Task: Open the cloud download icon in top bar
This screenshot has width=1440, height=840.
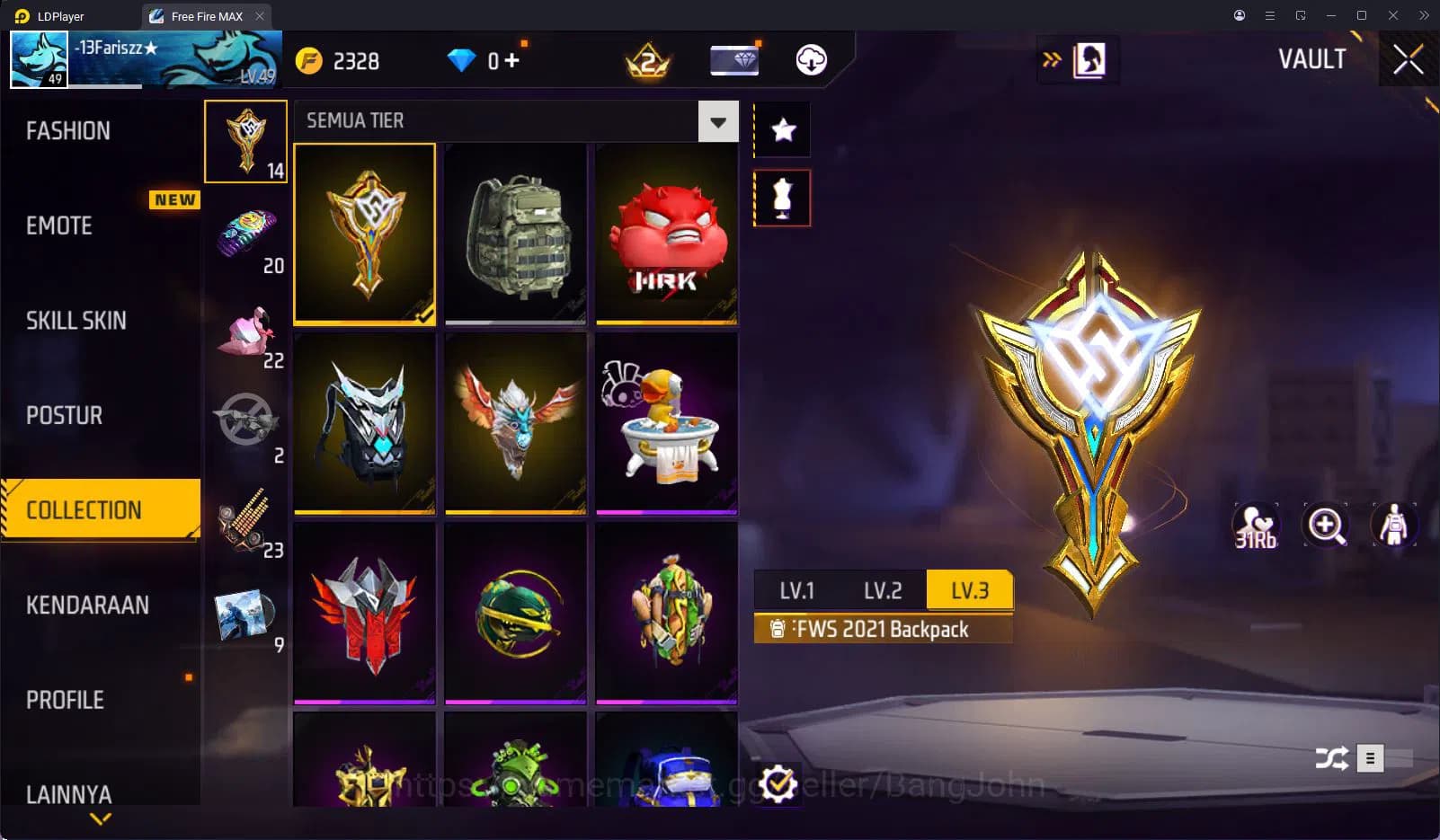Action: (x=810, y=60)
